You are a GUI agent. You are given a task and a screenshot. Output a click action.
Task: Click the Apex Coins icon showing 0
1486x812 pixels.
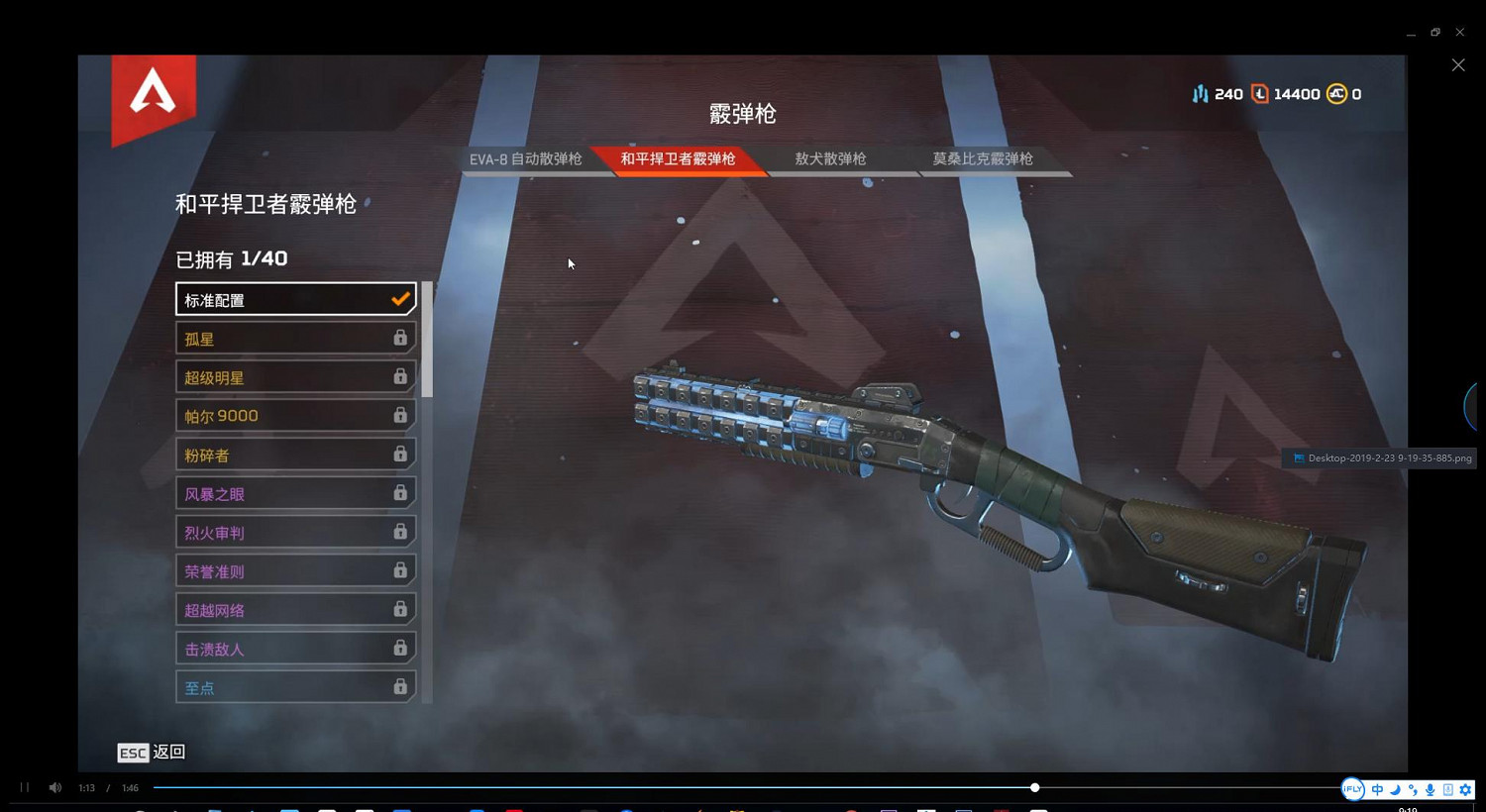1337,93
